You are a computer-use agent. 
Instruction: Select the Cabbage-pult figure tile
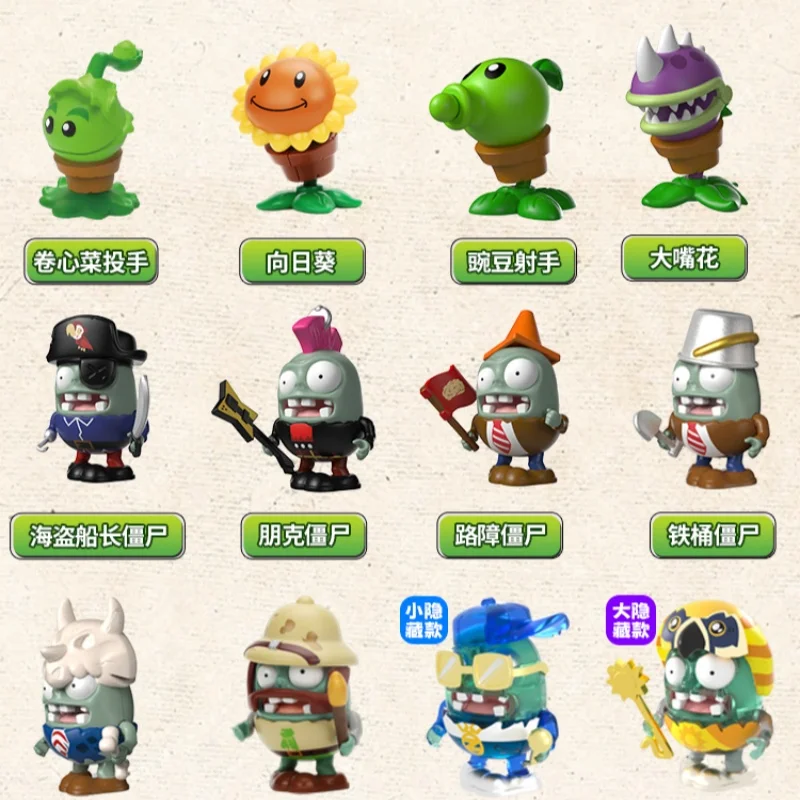tap(88, 130)
